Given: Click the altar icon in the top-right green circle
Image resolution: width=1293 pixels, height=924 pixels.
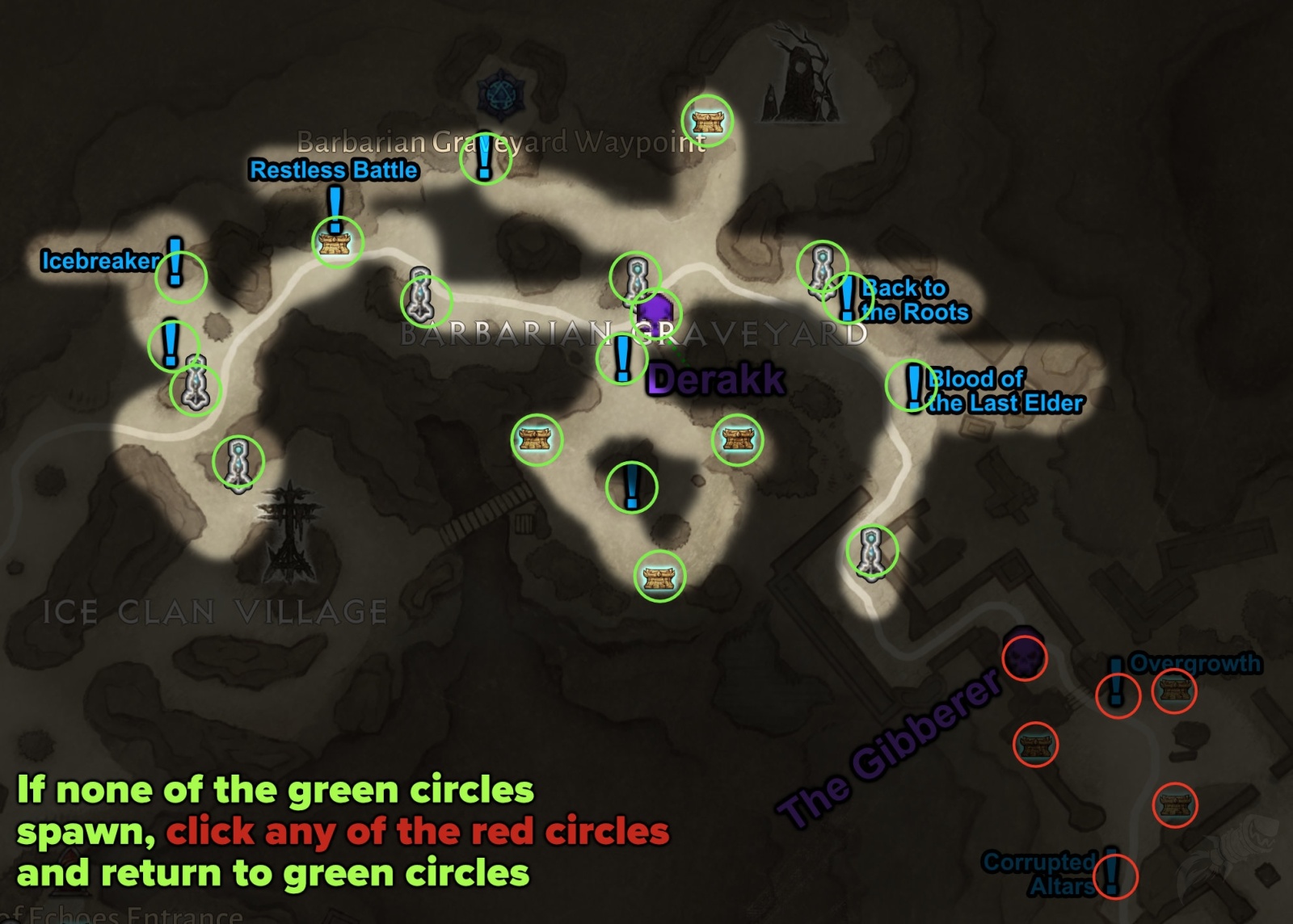Looking at the screenshot, I should (708, 120).
